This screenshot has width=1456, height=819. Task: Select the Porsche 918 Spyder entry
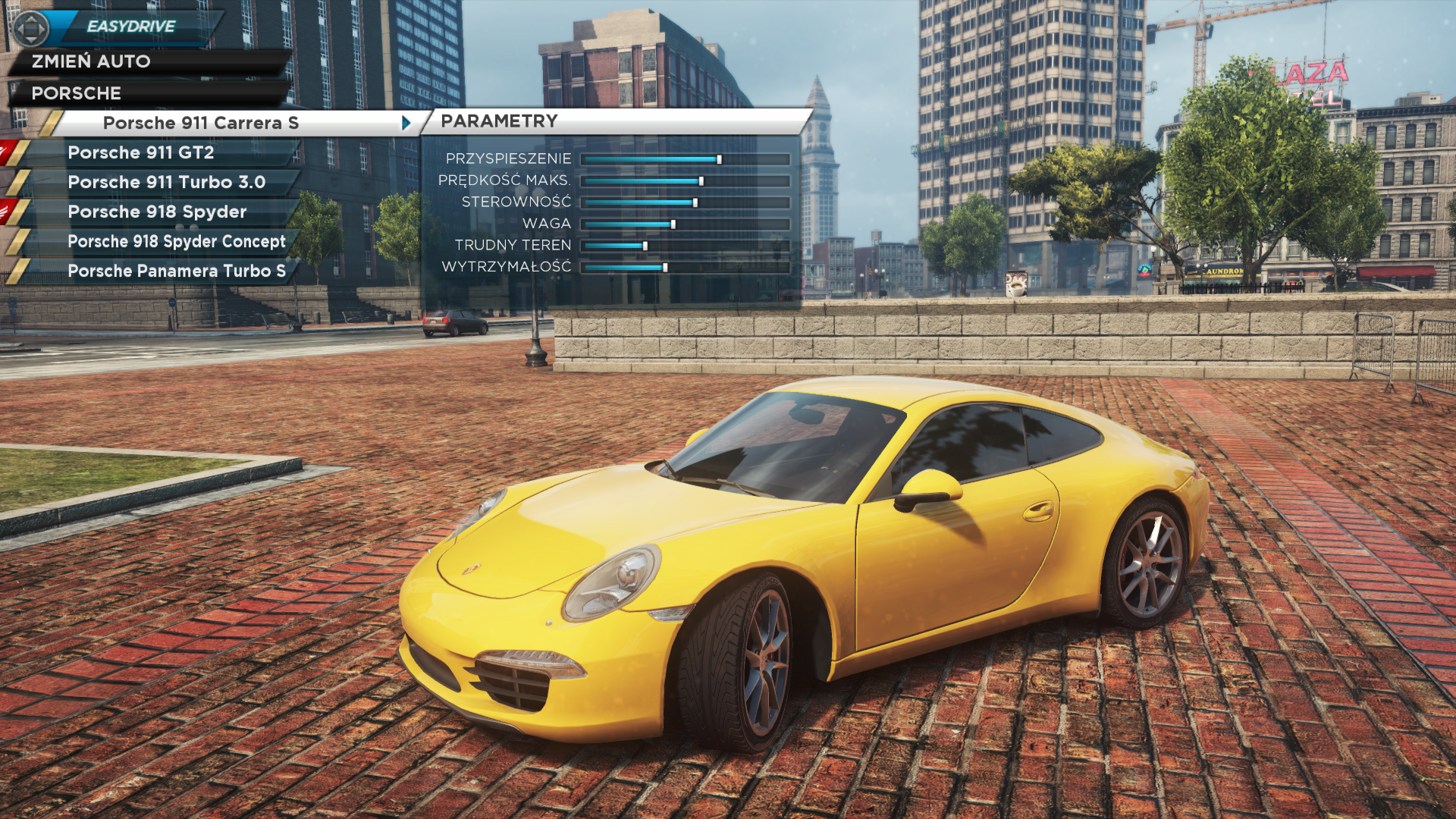coord(157,212)
